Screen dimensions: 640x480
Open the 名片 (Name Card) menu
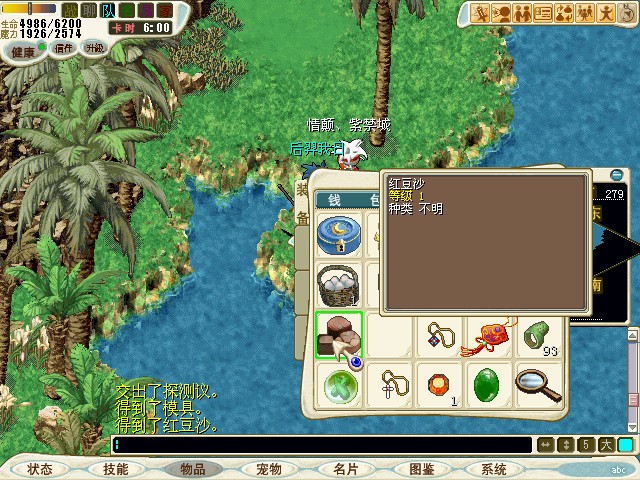(345, 468)
